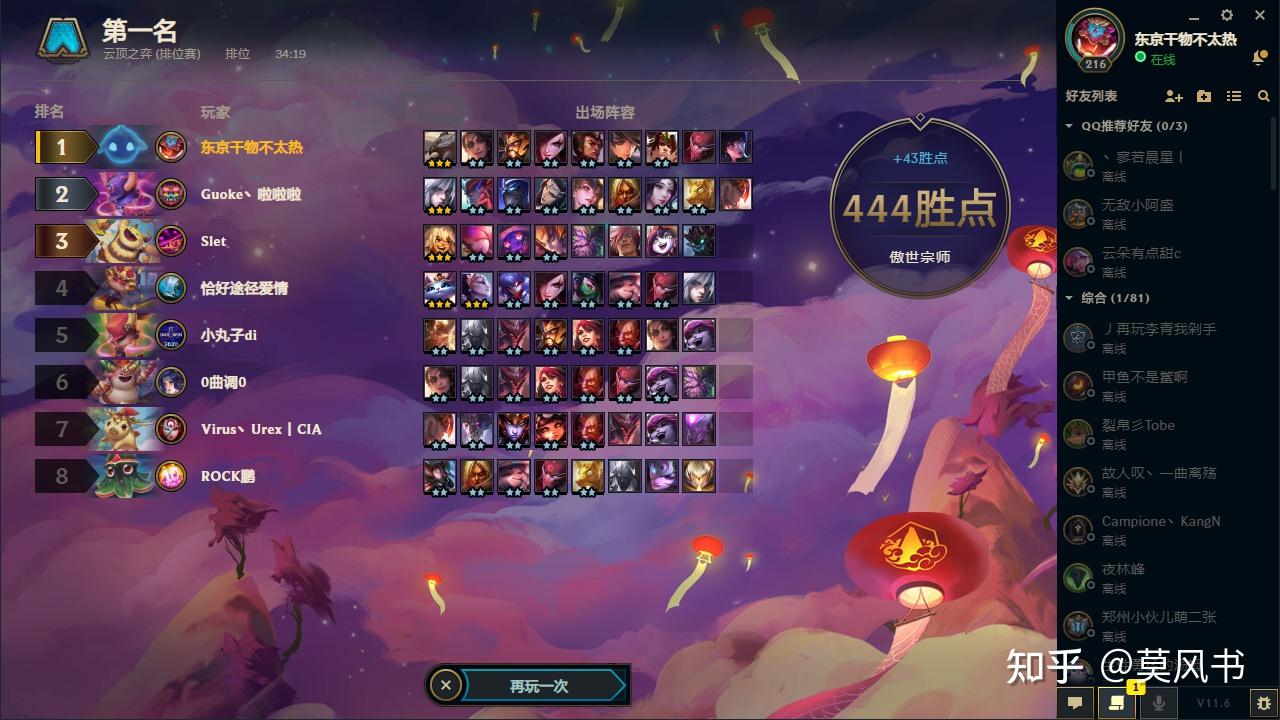The image size is (1280, 720).
Task: Select third-place player Slet
Action: 214,241
